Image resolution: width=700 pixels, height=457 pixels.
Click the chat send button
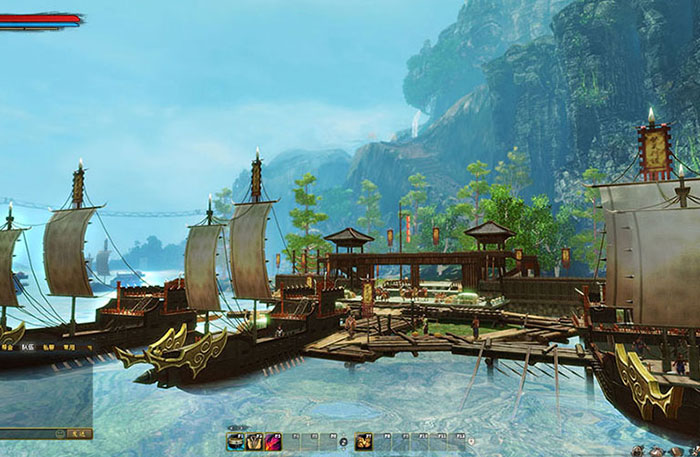click(81, 433)
